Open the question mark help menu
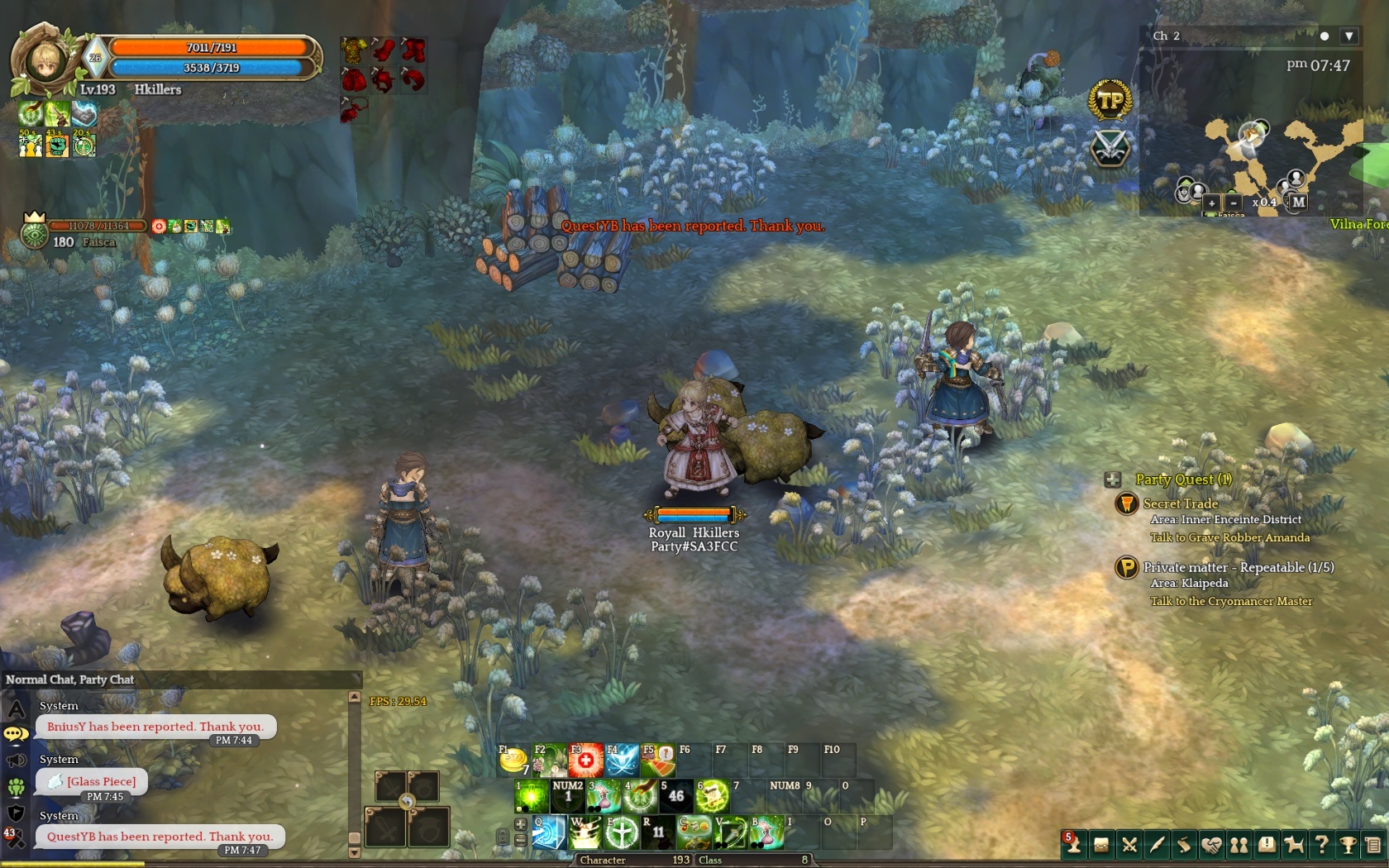 click(x=1321, y=845)
